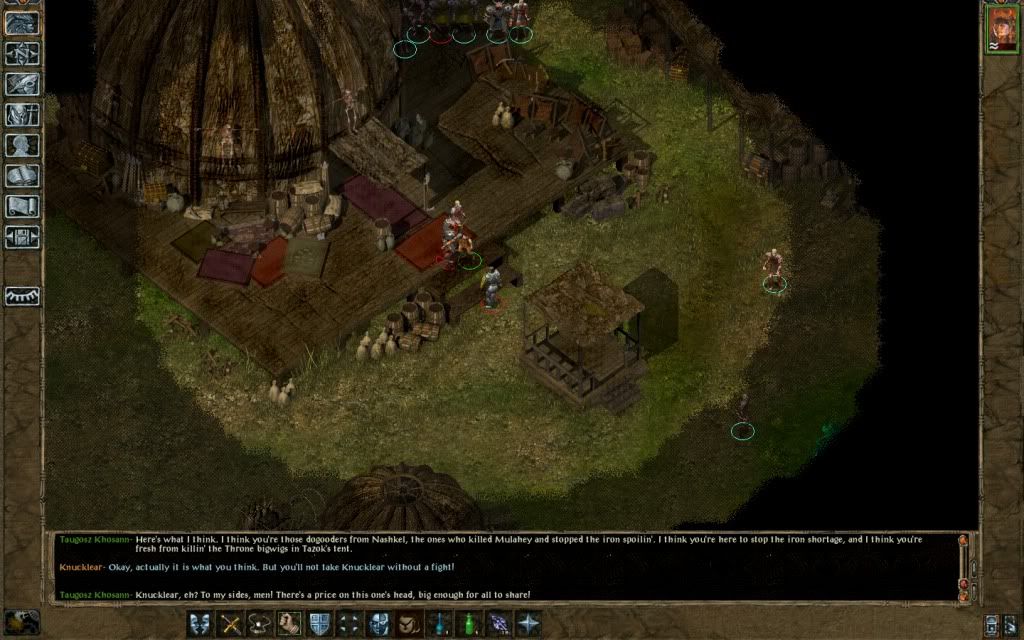Open special abilities with the star icon
This screenshot has height=640, width=1024.
[x=527, y=624]
